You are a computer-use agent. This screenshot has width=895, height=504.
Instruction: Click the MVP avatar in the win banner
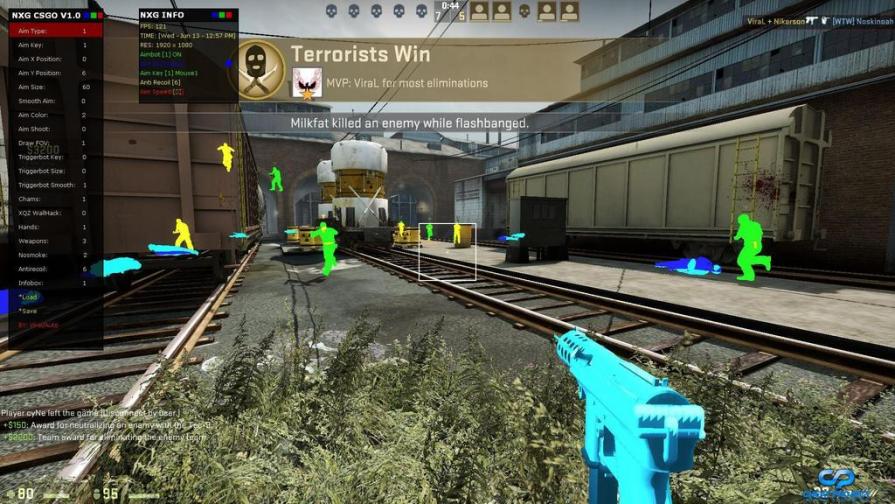[306, 83]
